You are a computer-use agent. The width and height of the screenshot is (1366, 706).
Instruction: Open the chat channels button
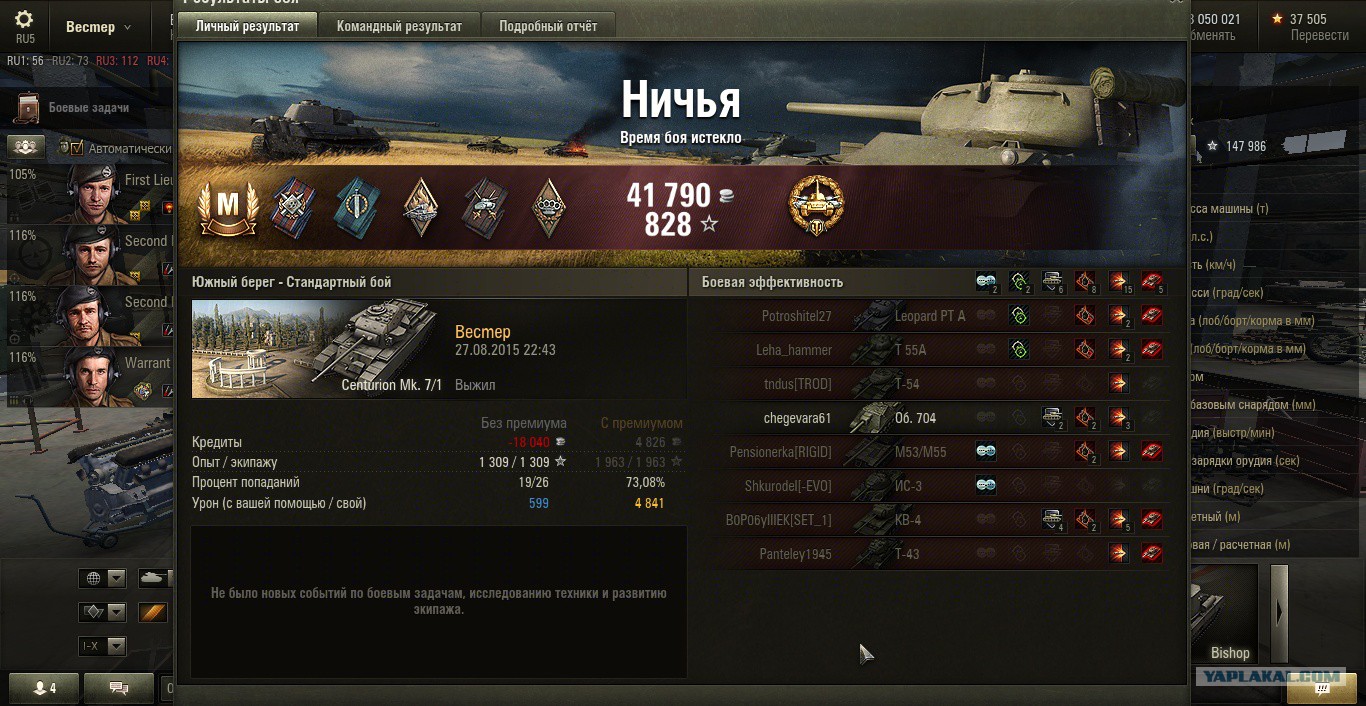point(119,688)
